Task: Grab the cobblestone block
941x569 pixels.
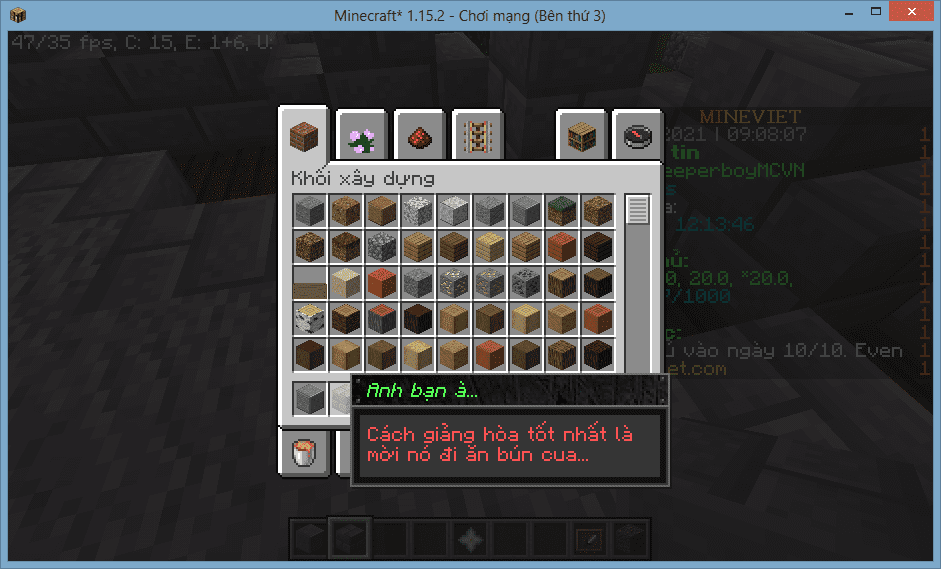Action: [382, 246]
